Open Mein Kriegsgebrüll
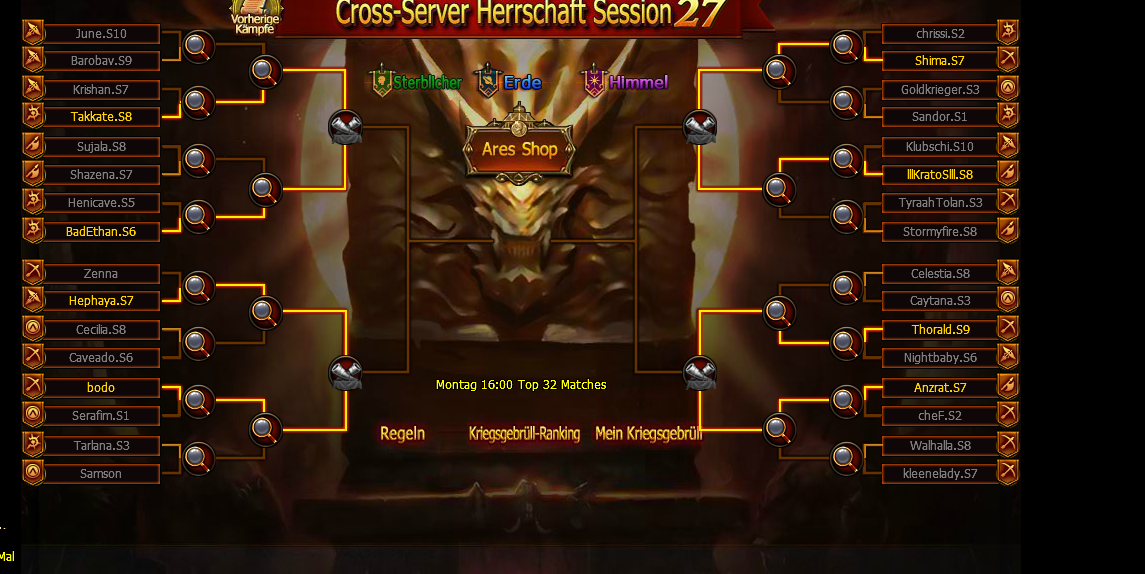This screenshot has width=1145, height=574. pos(648,434)
